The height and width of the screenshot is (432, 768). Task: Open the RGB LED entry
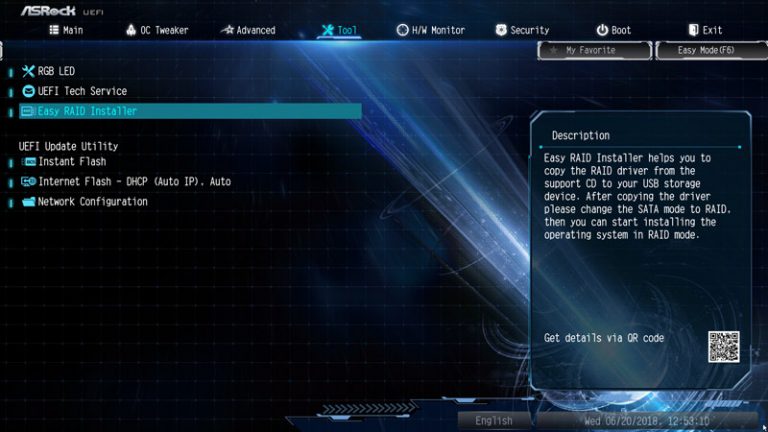(x=56, y=71)
